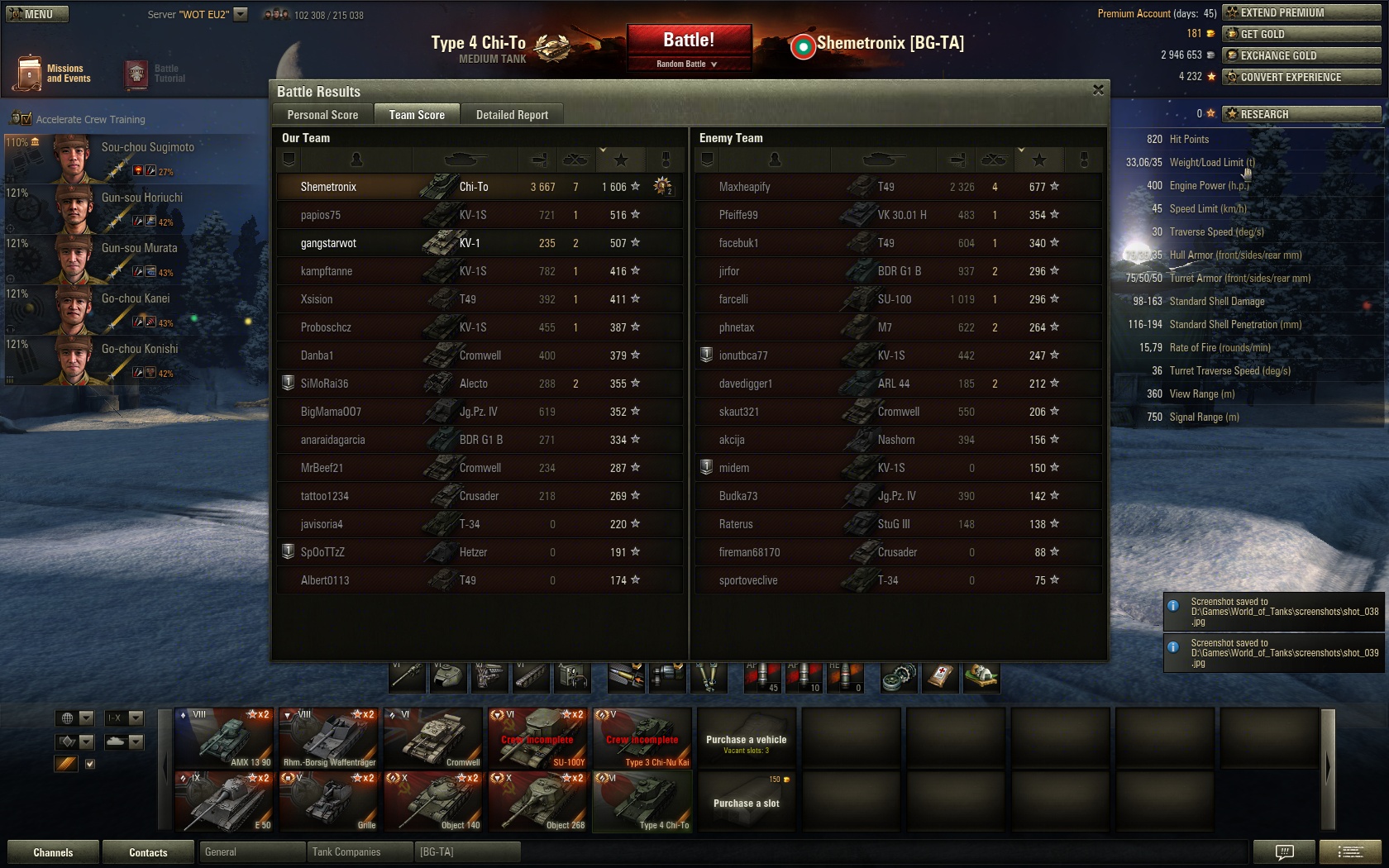This screenshot has height=868, width=1389.
Task: Switch to the Personal Score tab
Action: (322, 115)
